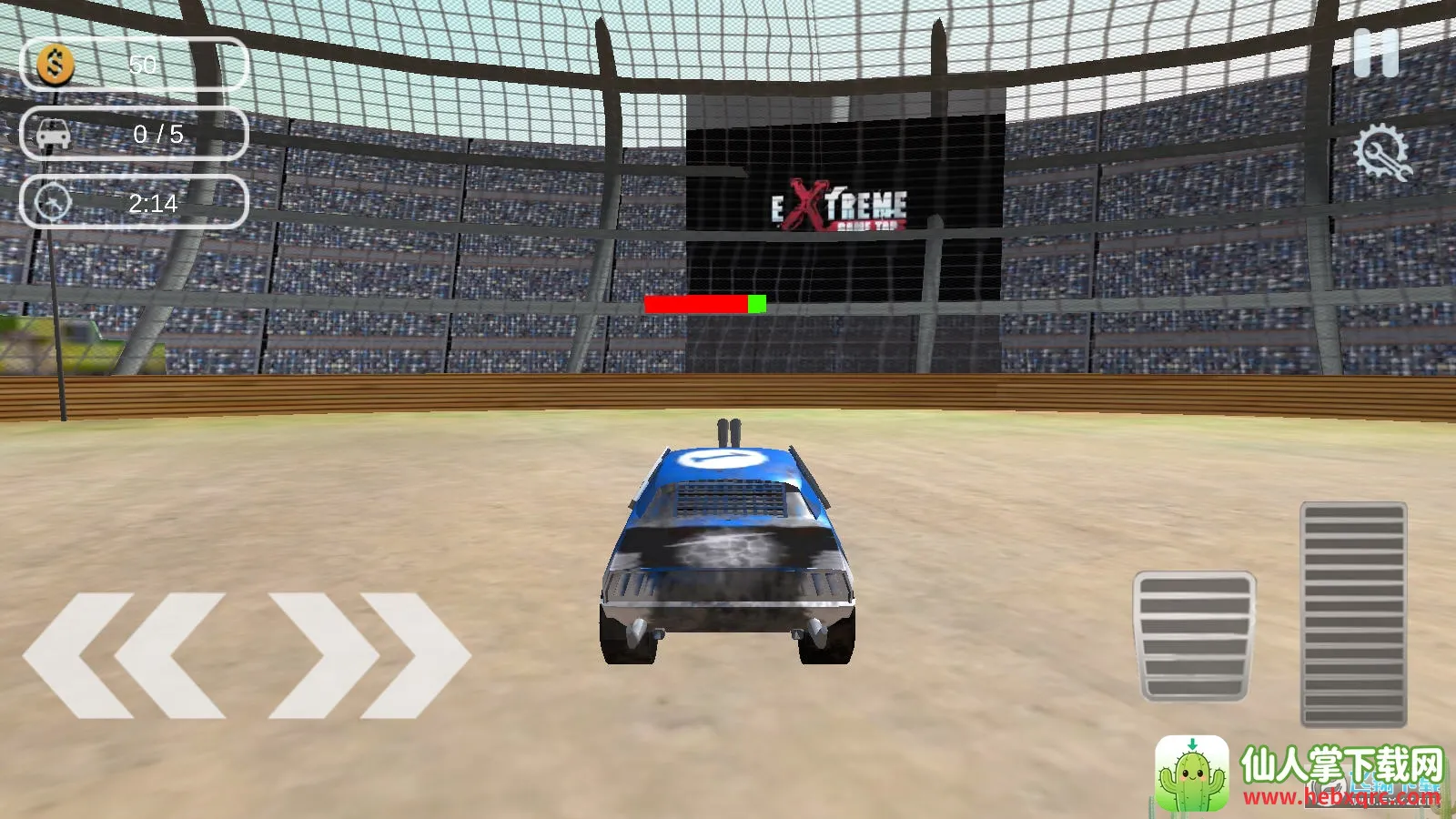Steer left with the left chevron arrows
Viewport: 1456px width, 819px height.
[x=125, y=654]
